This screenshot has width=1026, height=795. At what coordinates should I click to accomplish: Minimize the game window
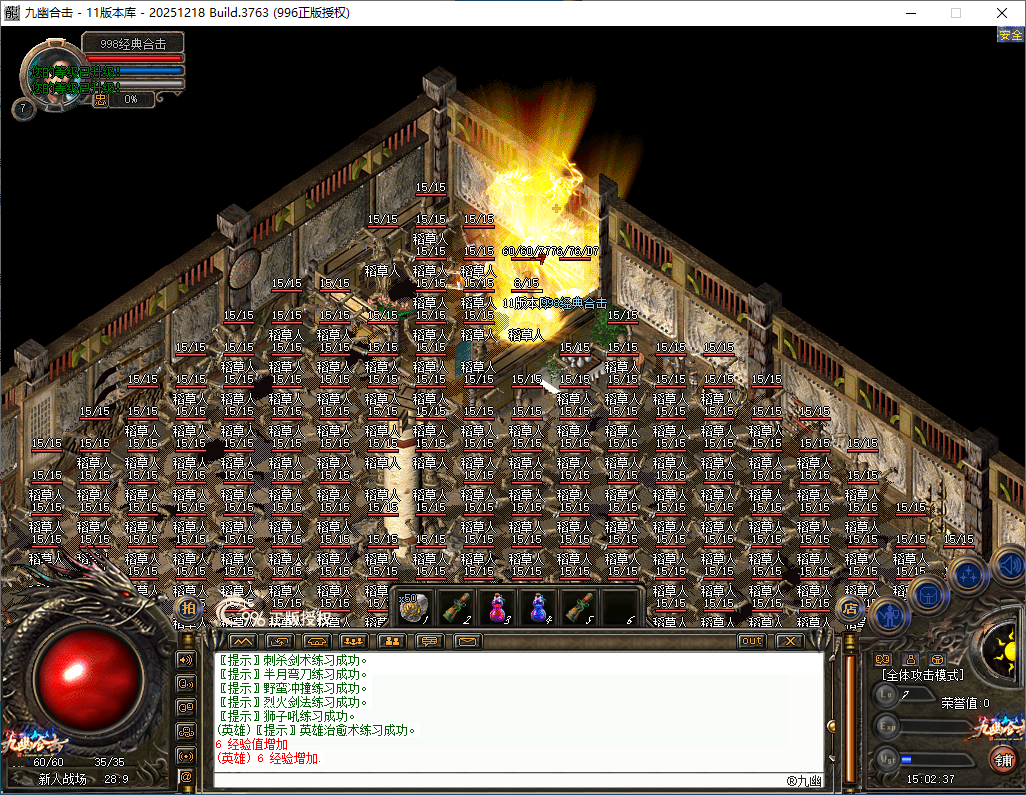point(910,13)
